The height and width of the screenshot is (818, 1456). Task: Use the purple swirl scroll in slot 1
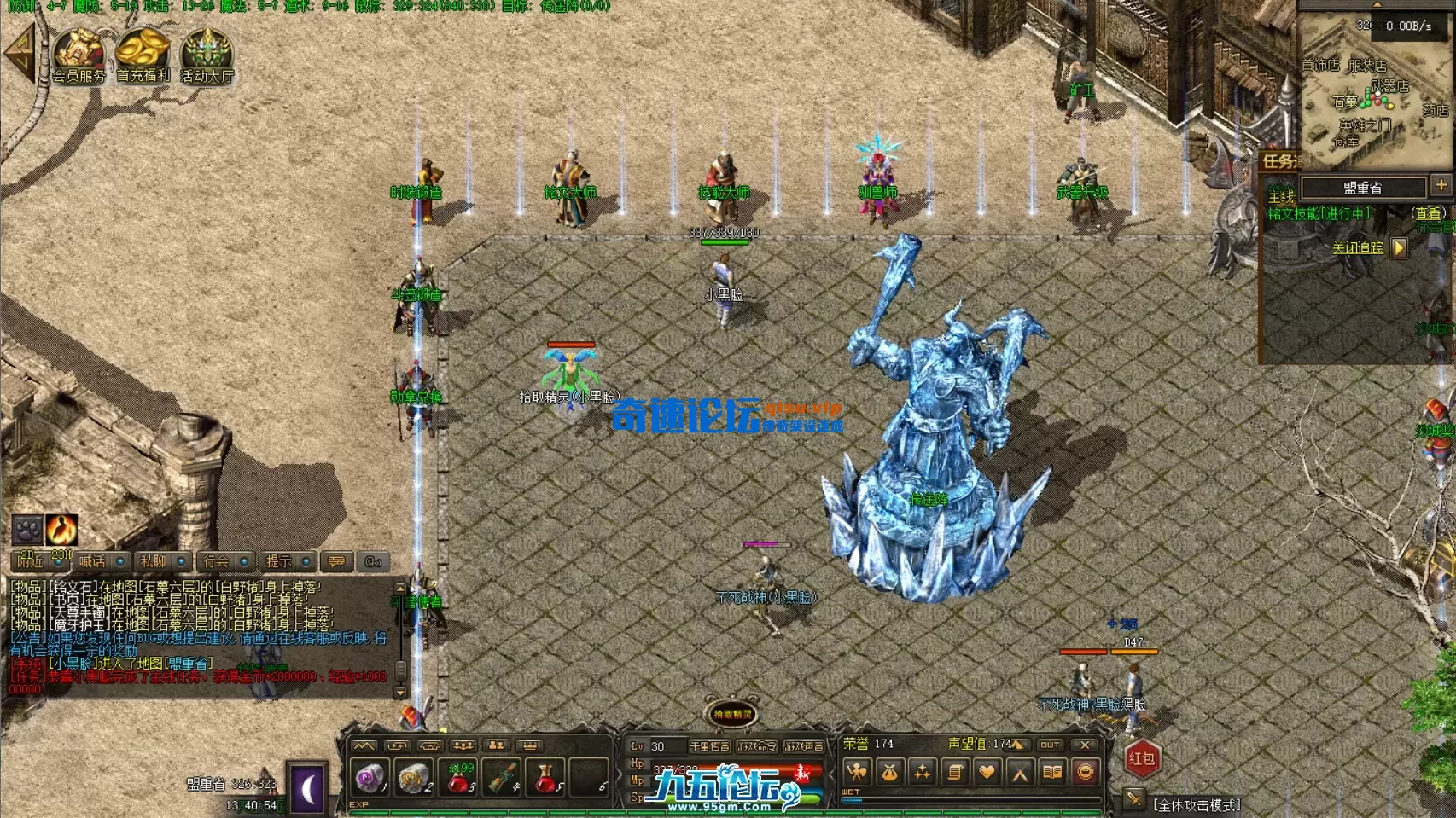370,778
